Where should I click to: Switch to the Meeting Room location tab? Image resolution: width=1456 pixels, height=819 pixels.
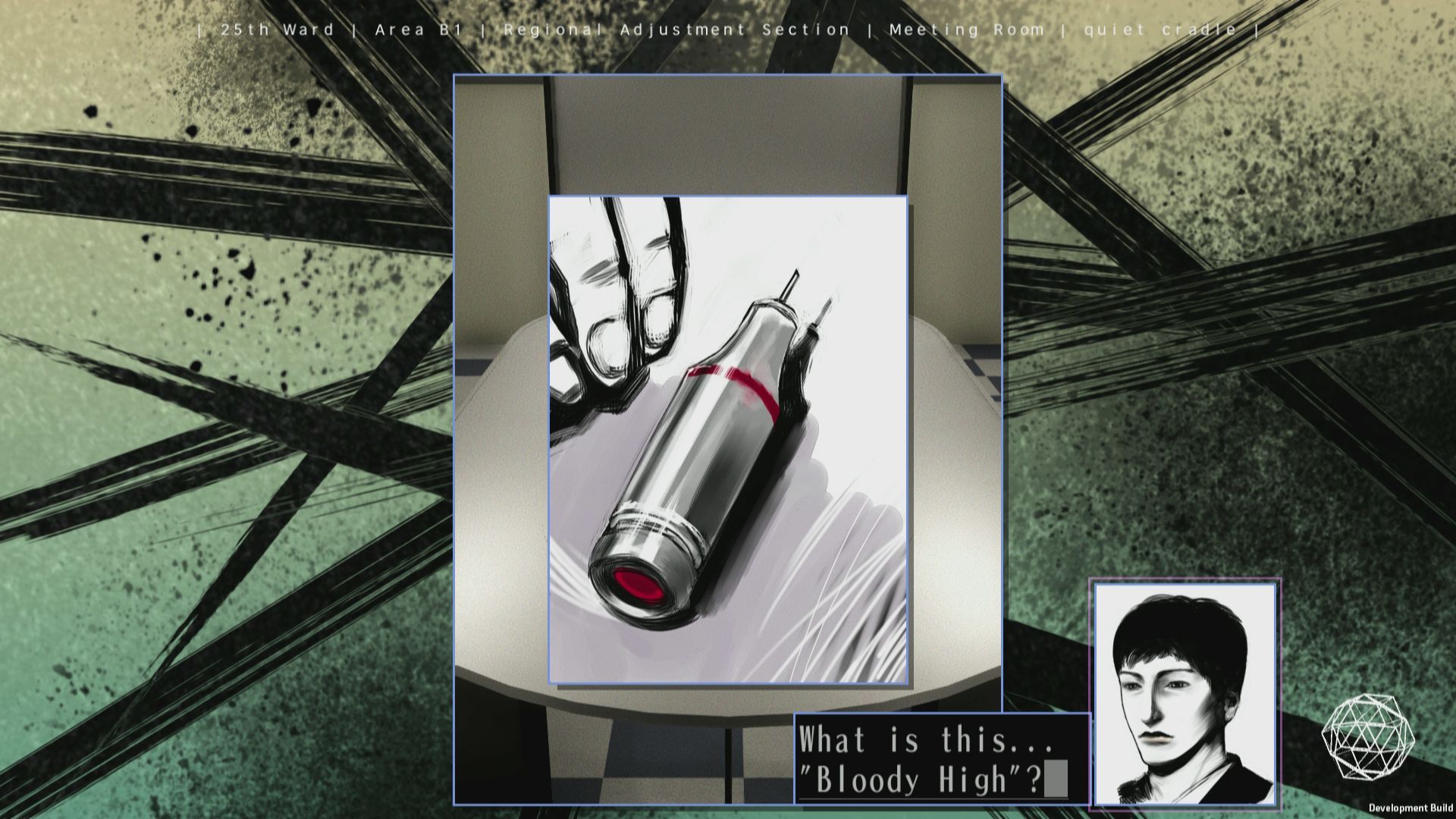tap(967, 30)
